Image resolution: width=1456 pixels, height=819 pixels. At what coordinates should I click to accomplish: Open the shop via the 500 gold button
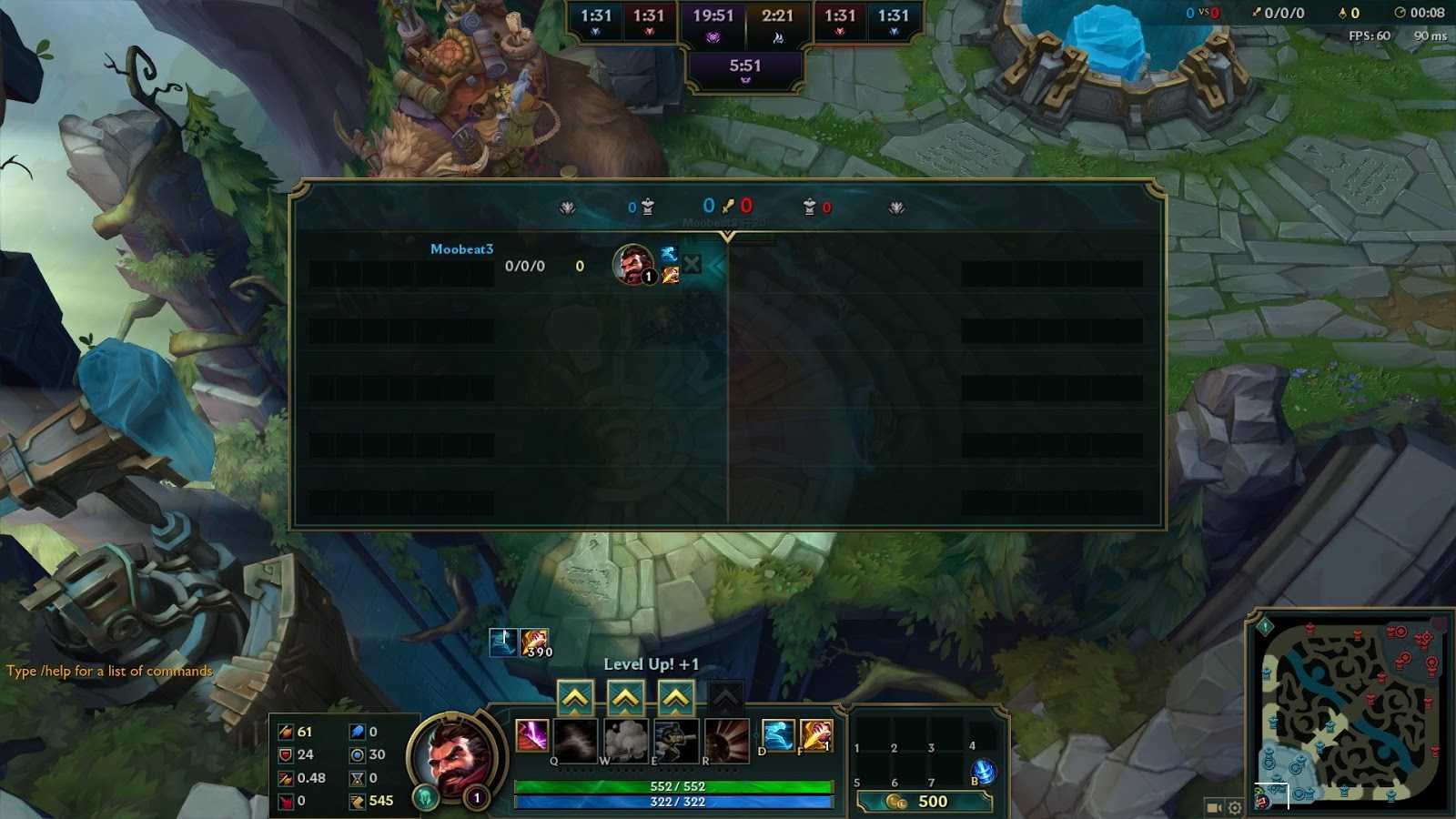pos(925,802)
